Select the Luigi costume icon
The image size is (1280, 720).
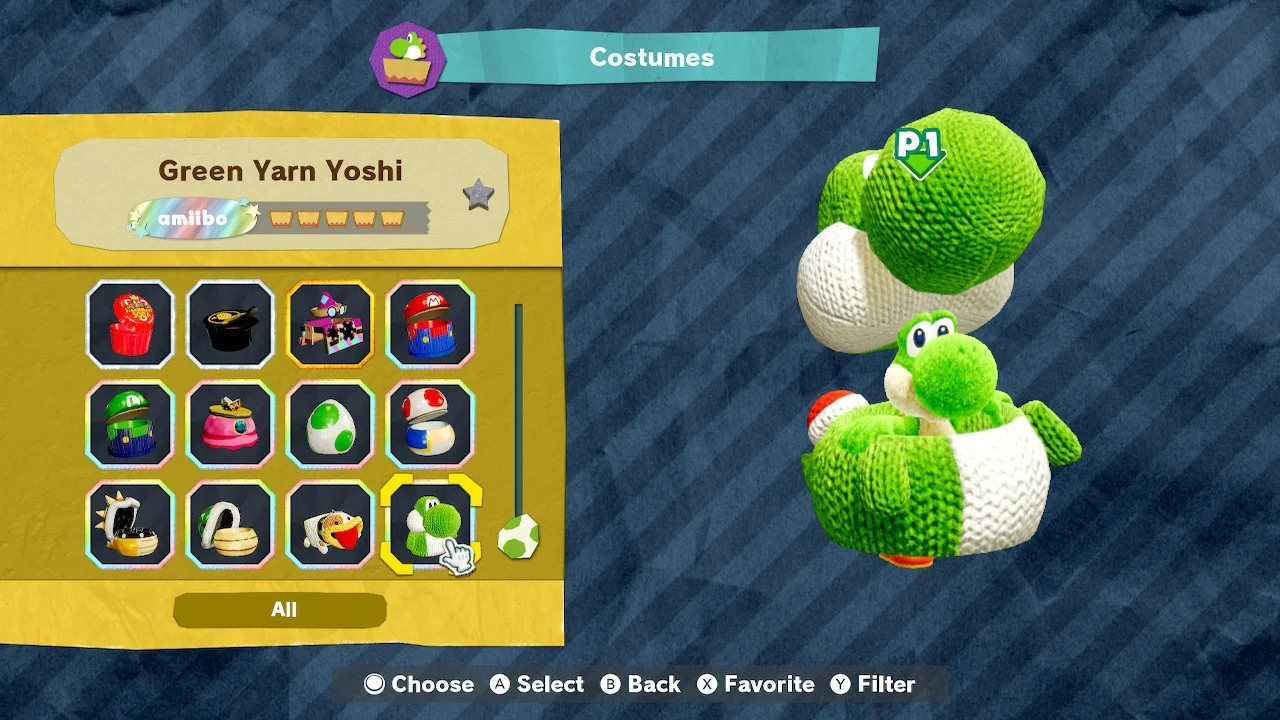(x=130, y=422)
